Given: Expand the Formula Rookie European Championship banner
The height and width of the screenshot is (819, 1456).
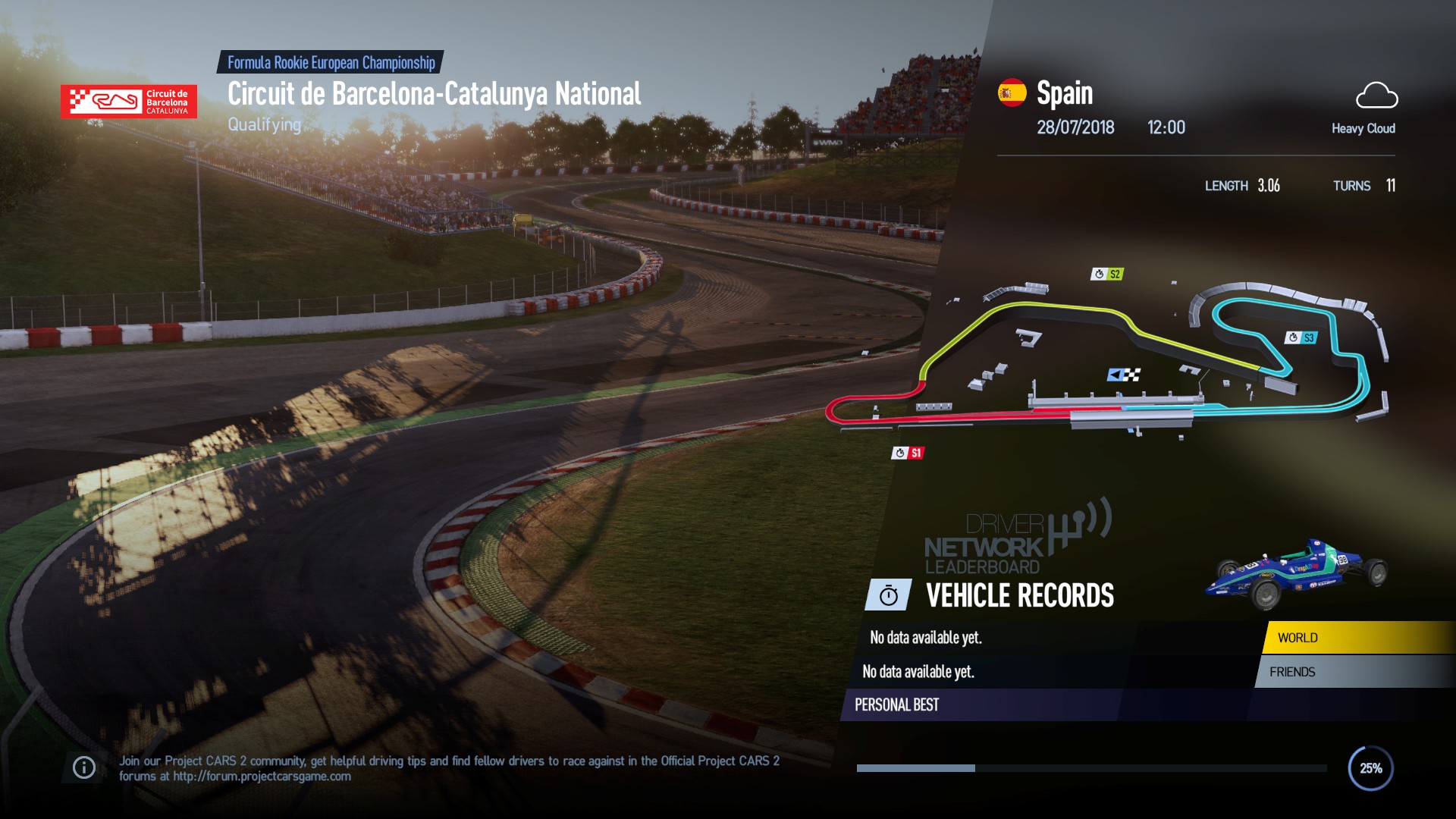Looking at the screenshot, I should pos(331,63).
